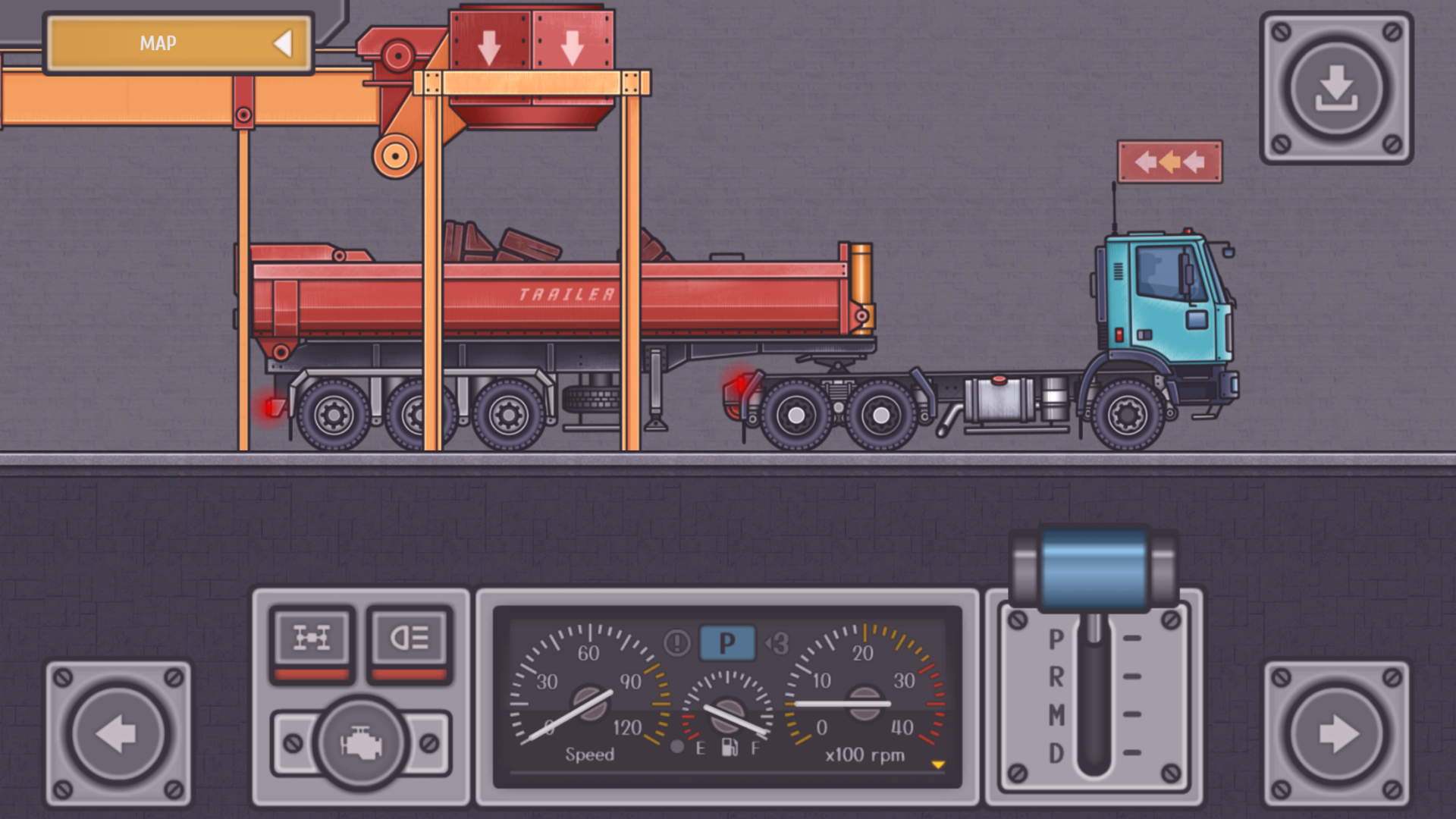The image size is (1456, 819).
Task: Click the fuel pump icon on the fuel gauge
Action: click(x=730, y=747)
